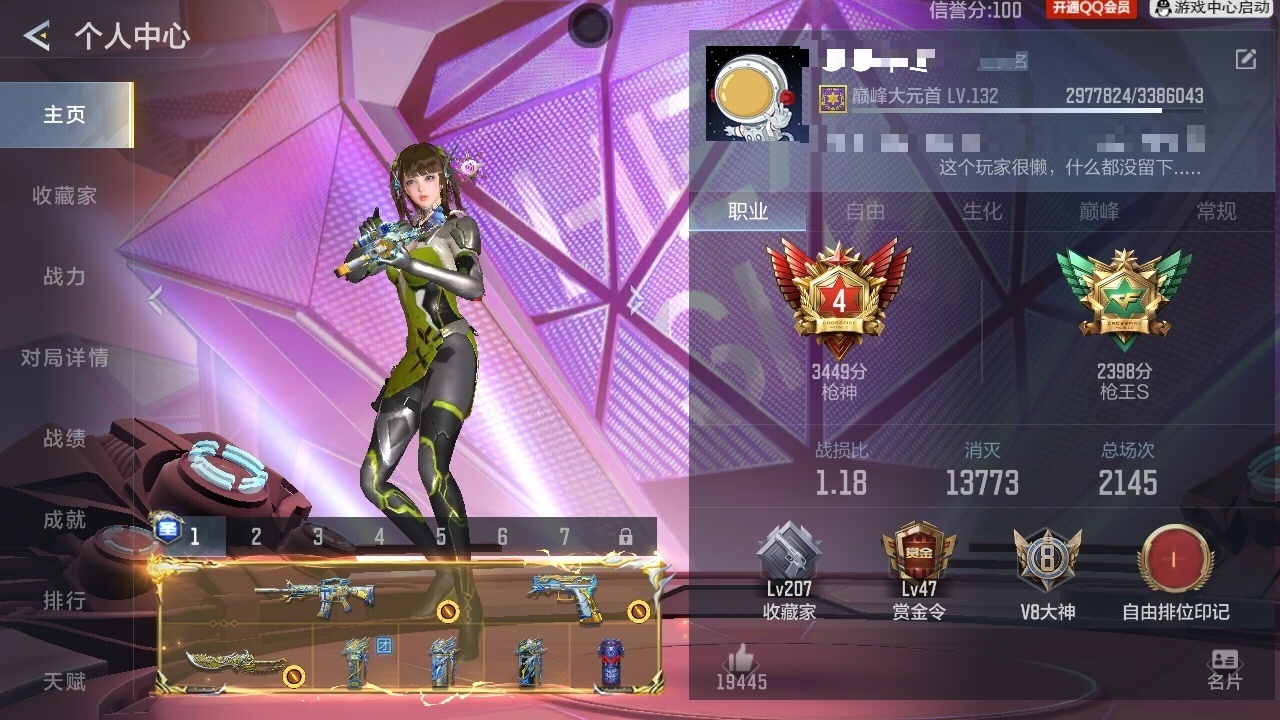This screenshot has height=720, width=1280.
Task: Switch to the 生化 stats tab
Action: tap(982, 211)
